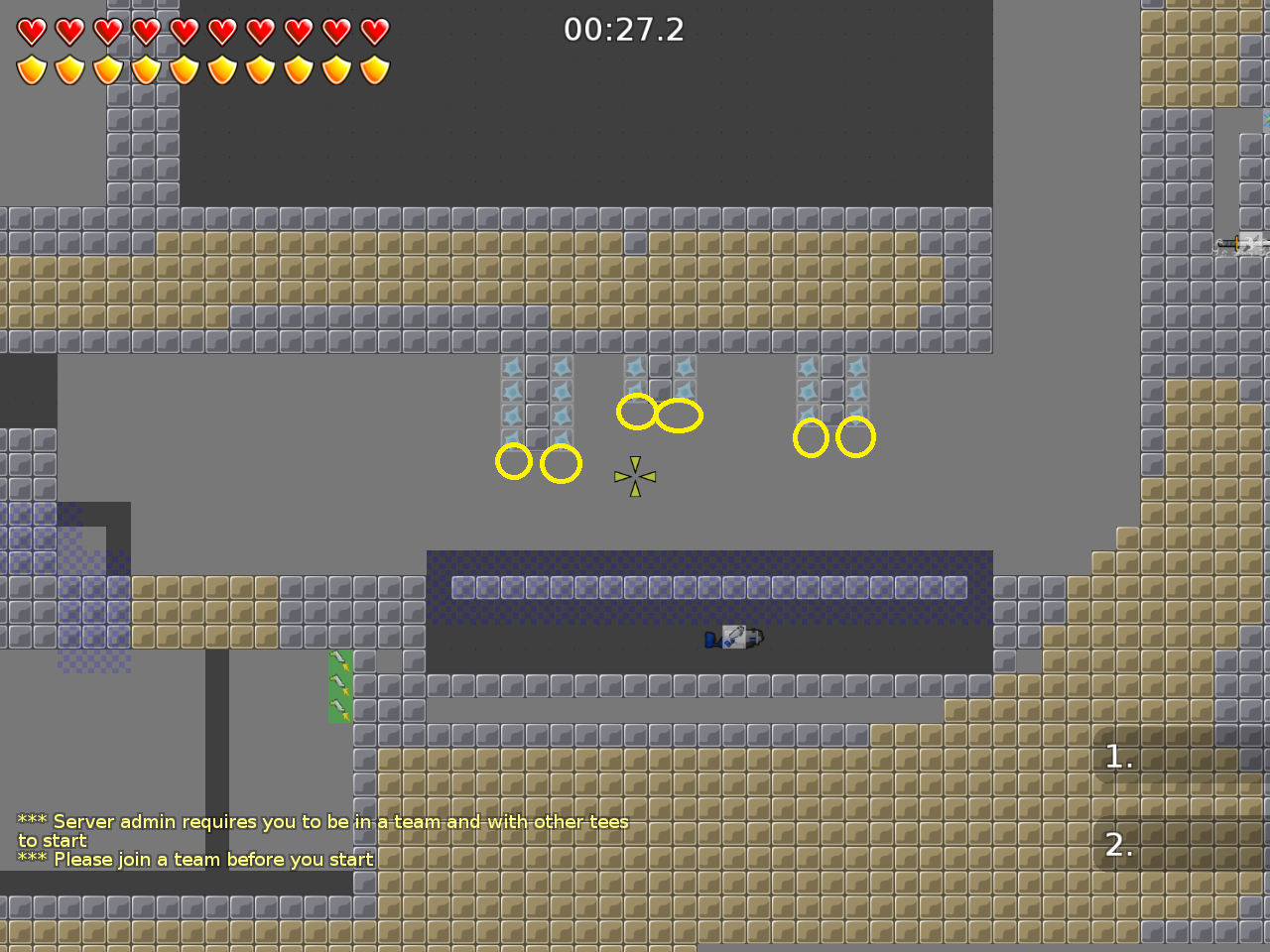Expand the scoreboard entry labeled 2.

click(1118, 846)
